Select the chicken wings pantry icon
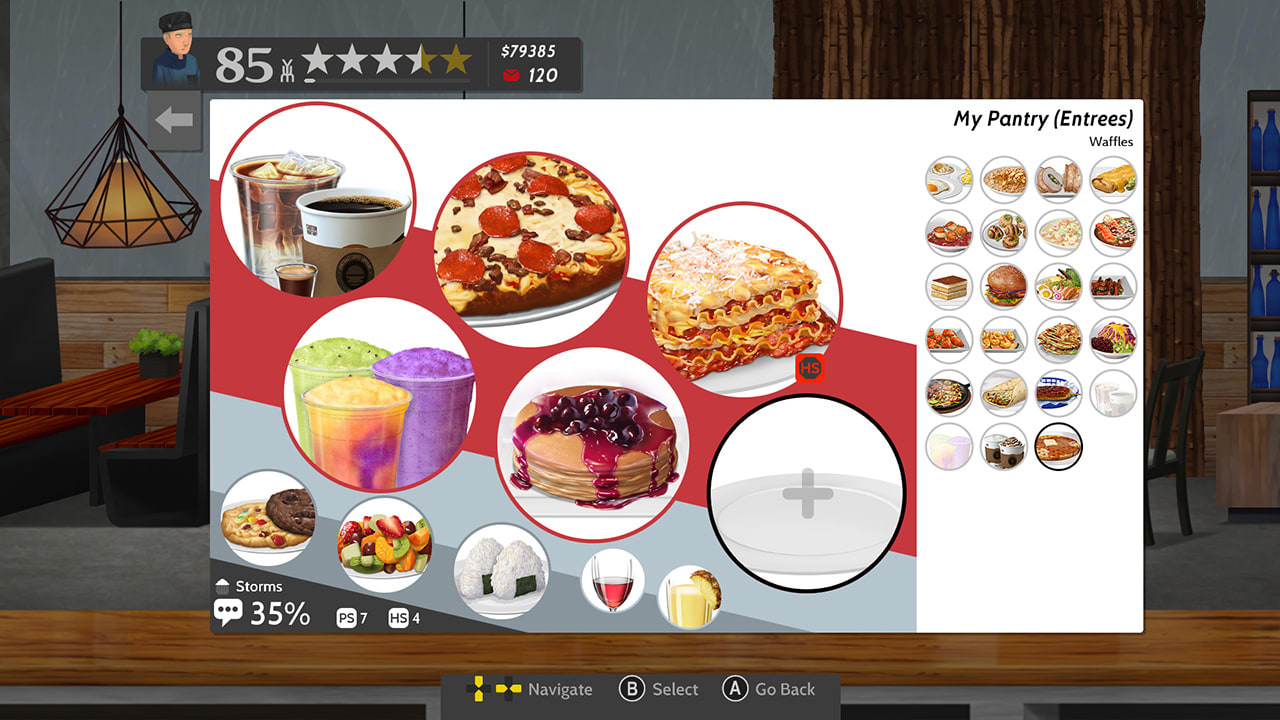Viewport: 1280px width, 720px height. pyautogui.click(x=948, y=340)
